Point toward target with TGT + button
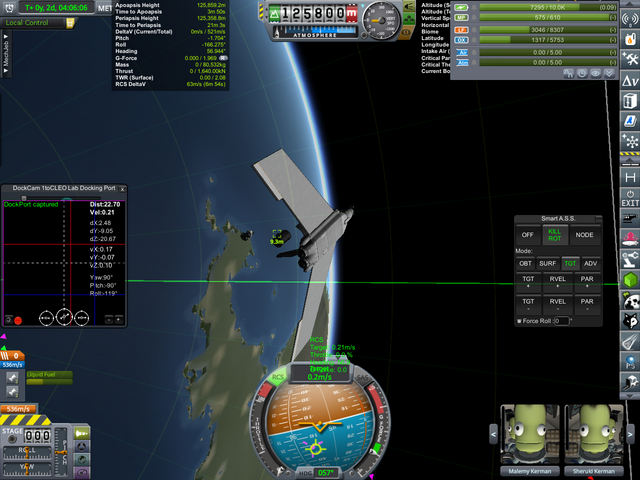The image size is (640, 480). (x=528, y=283)
